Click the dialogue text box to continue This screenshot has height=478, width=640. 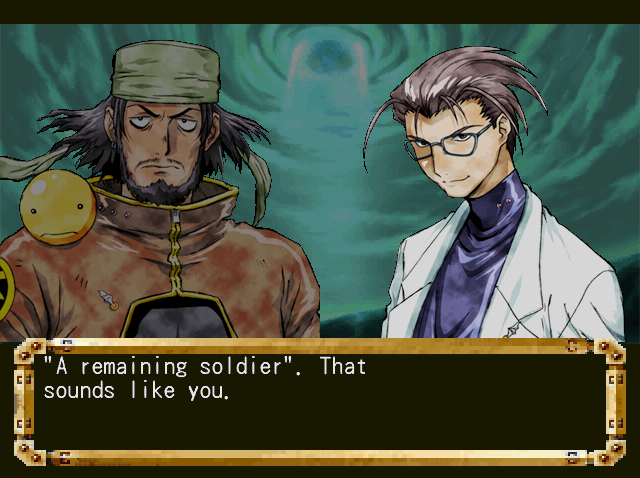click(x=319, y=402)
